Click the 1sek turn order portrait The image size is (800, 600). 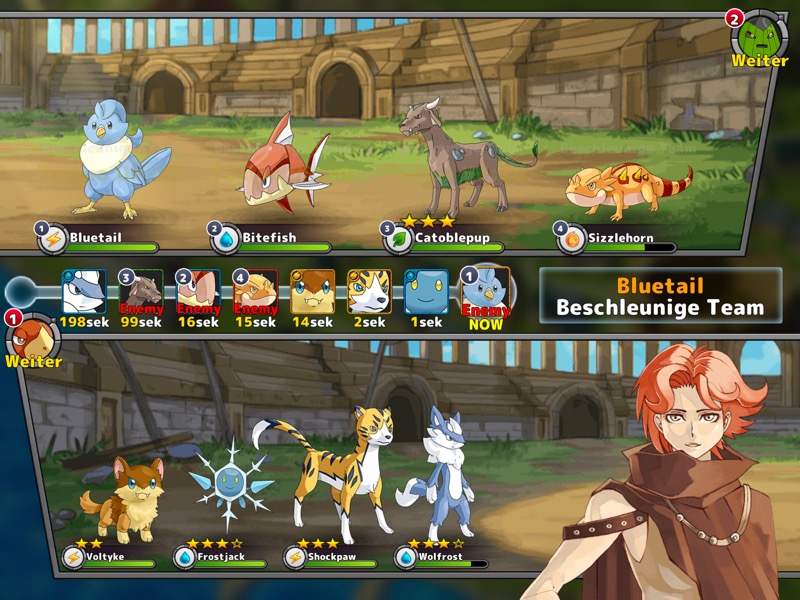click(426, 293)
